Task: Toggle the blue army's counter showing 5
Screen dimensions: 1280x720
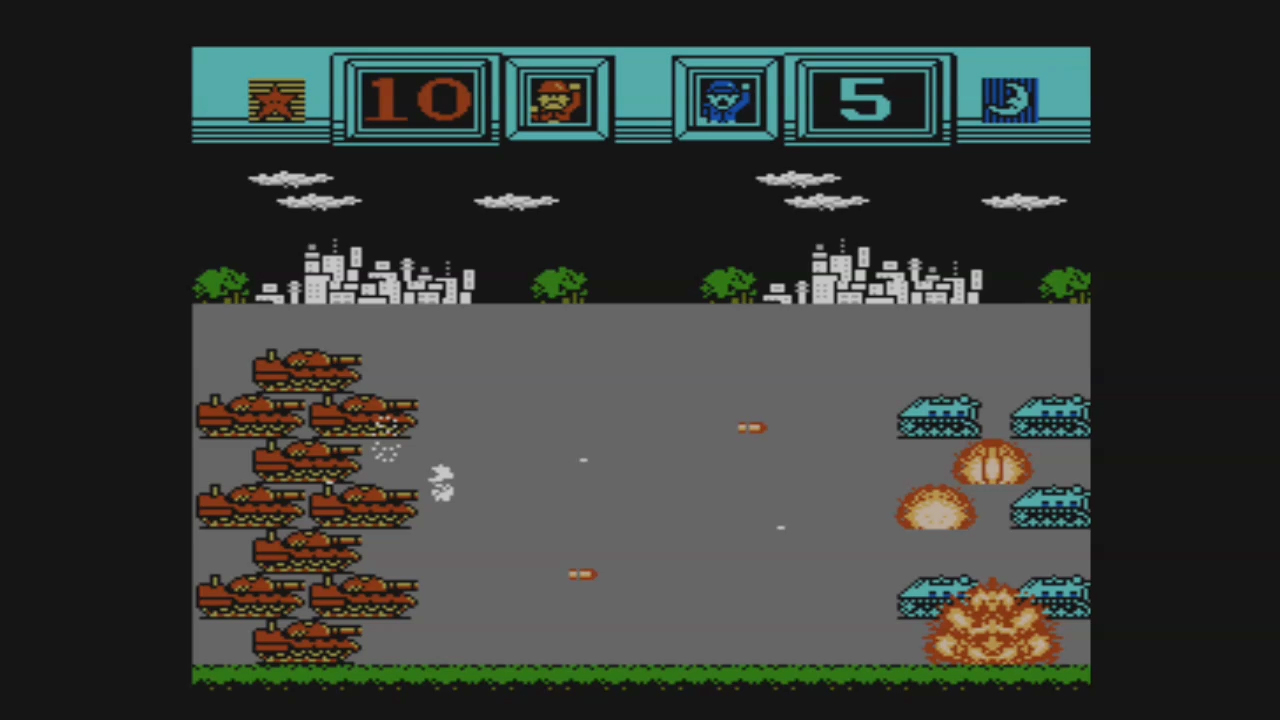Action: (x=866, y=97)
